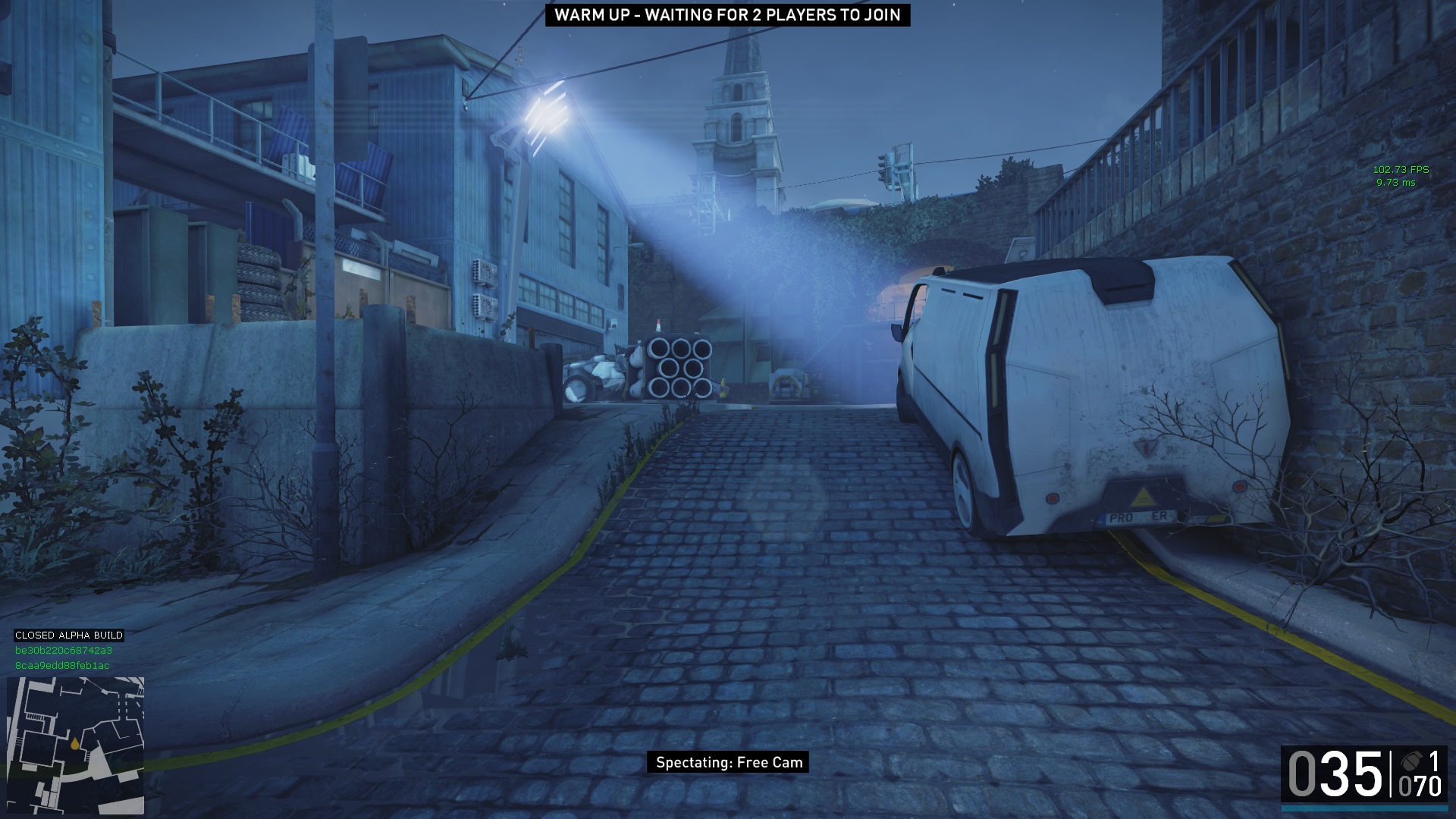1456x819 pixels.
Task: Click the minimap in the corner
Action: (75, 745)
